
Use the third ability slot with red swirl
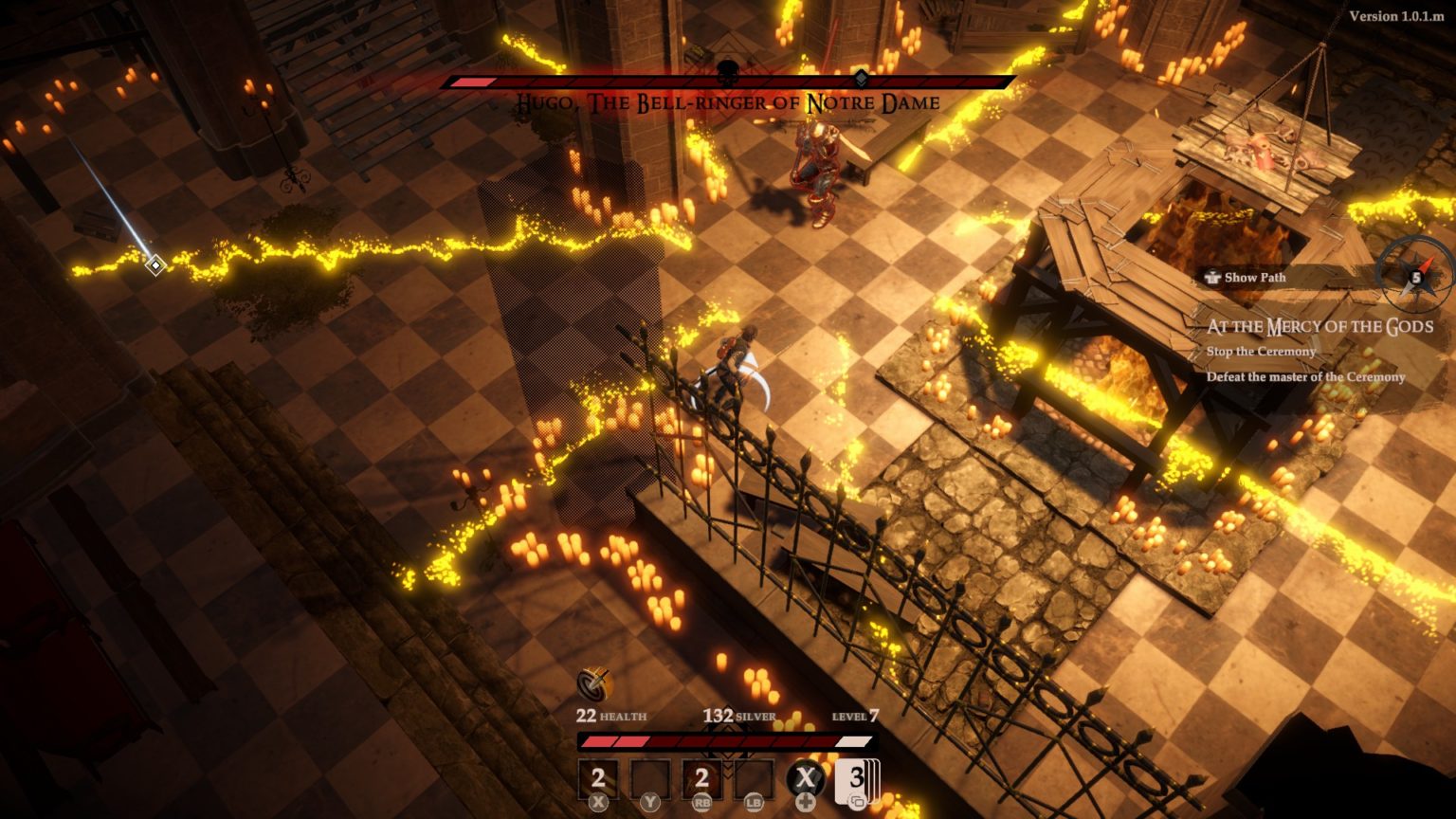click(701, 779)
